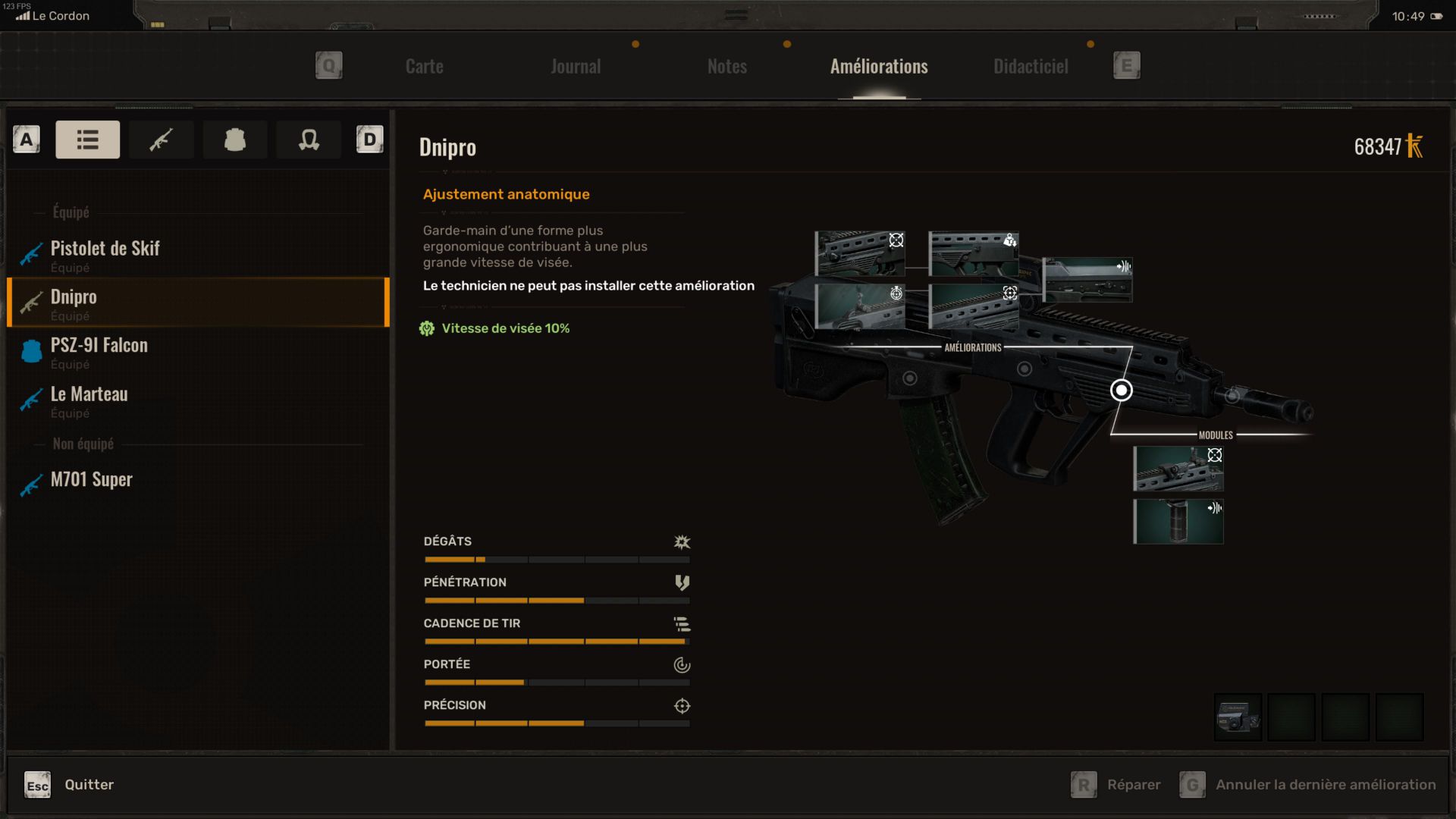Select Pistolet de Skif in list
Viewport: 1456px width, 819px height.
click(x=105, y=249)
